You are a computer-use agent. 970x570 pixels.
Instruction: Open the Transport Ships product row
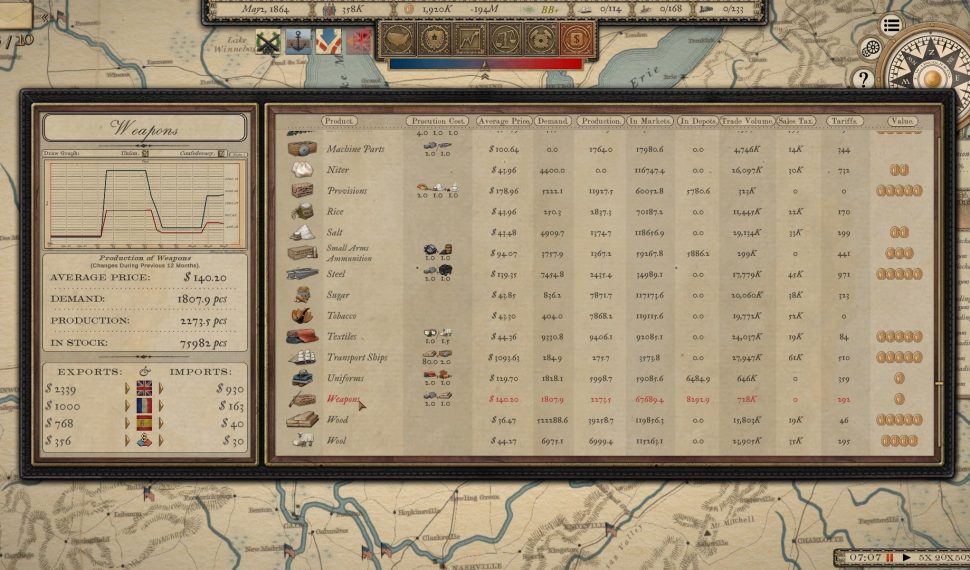tap(356, 358)
